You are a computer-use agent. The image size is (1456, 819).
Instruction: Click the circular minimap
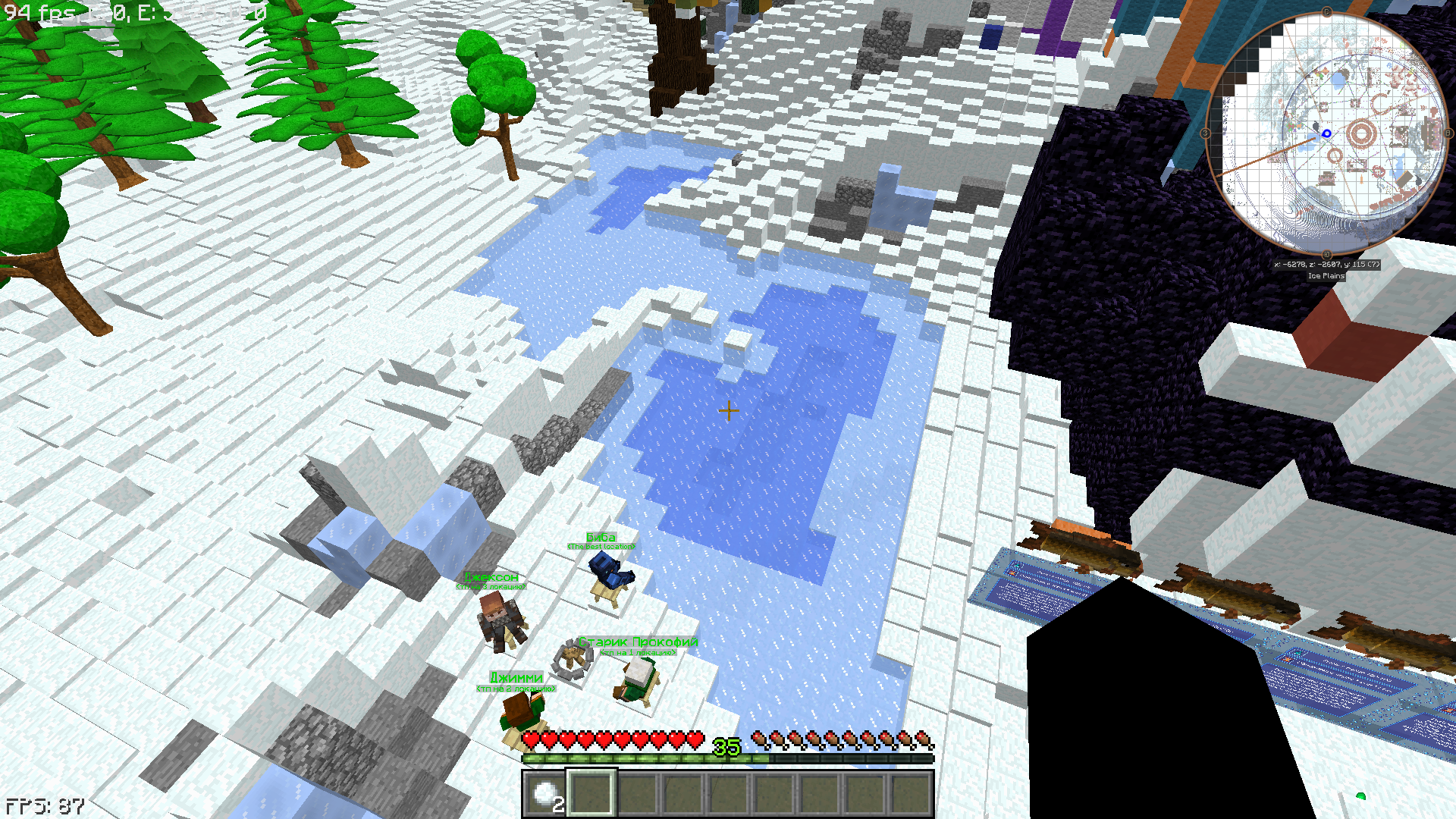[1326, 133]
